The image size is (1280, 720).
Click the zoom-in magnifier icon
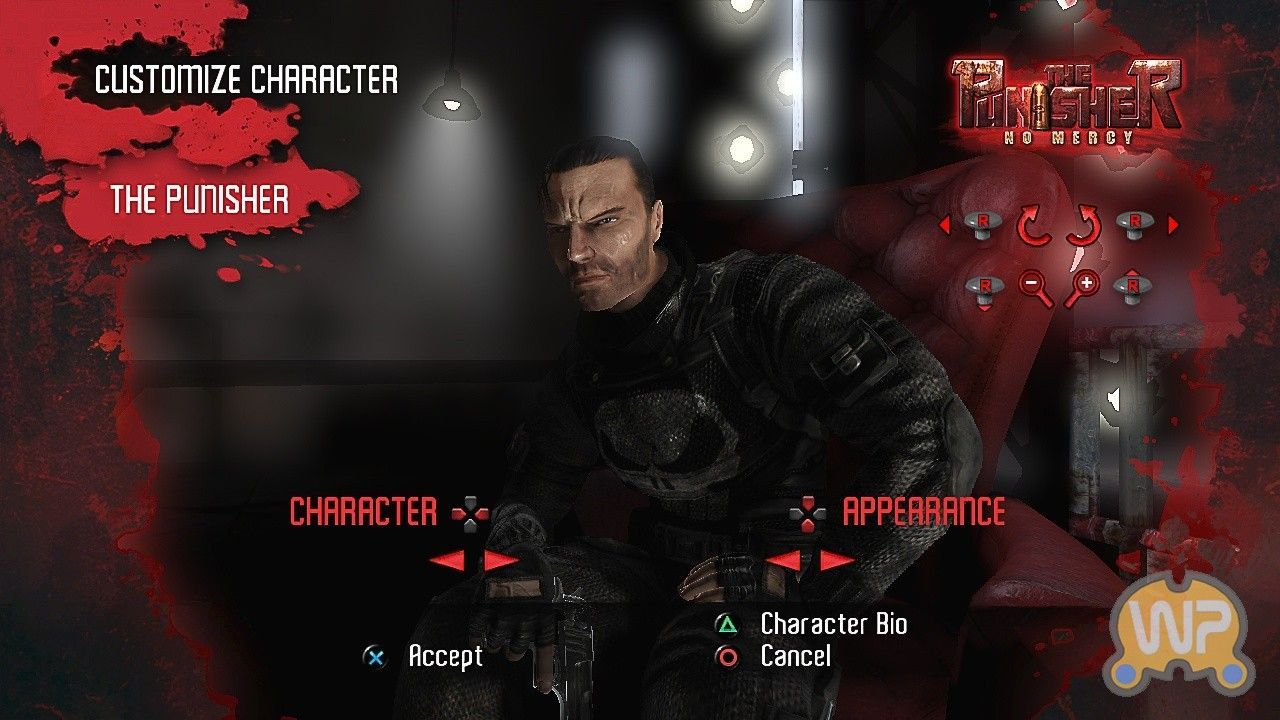tap(1084, 284)
